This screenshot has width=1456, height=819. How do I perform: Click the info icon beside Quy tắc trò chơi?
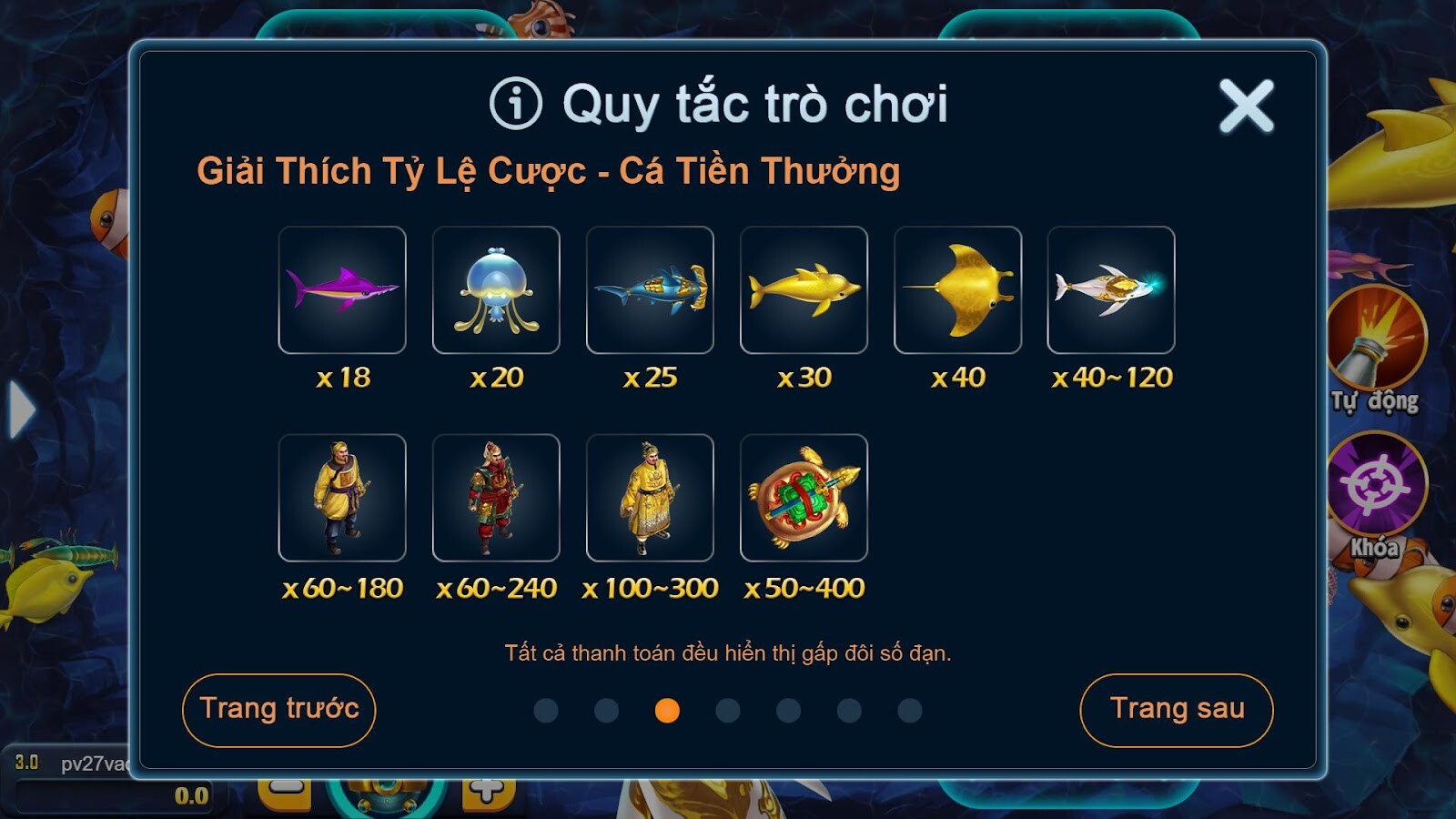click(x=516, y=103)
